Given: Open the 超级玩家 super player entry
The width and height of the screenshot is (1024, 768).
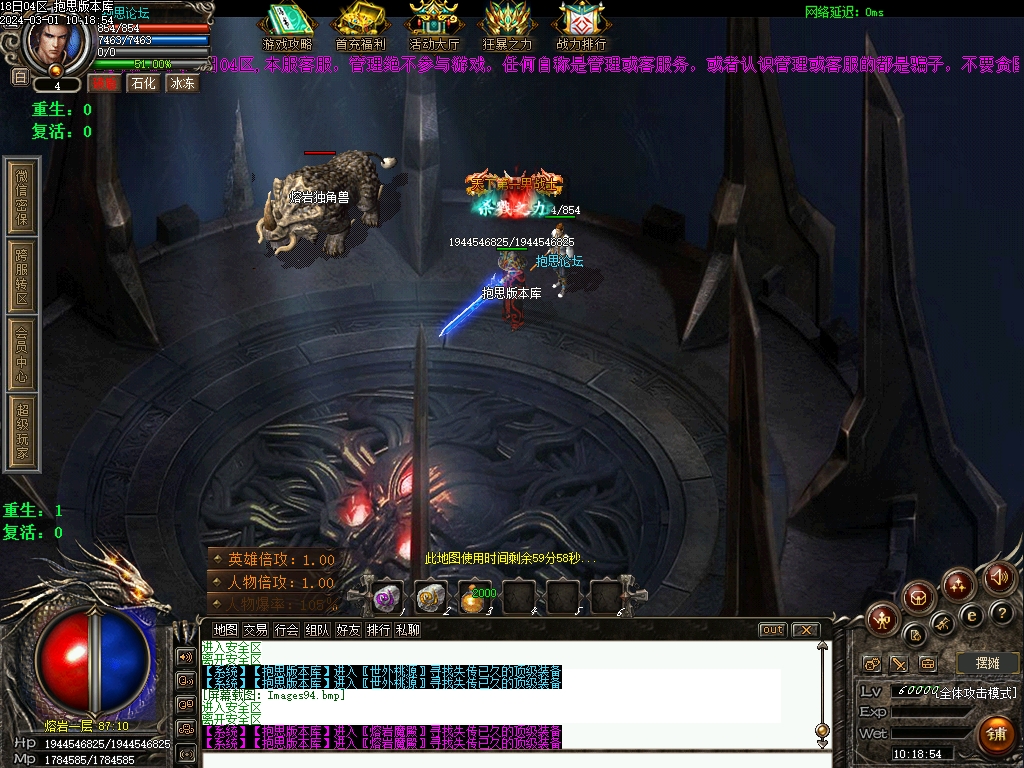Looking at the screenshot, I should [x=22, y=433].
